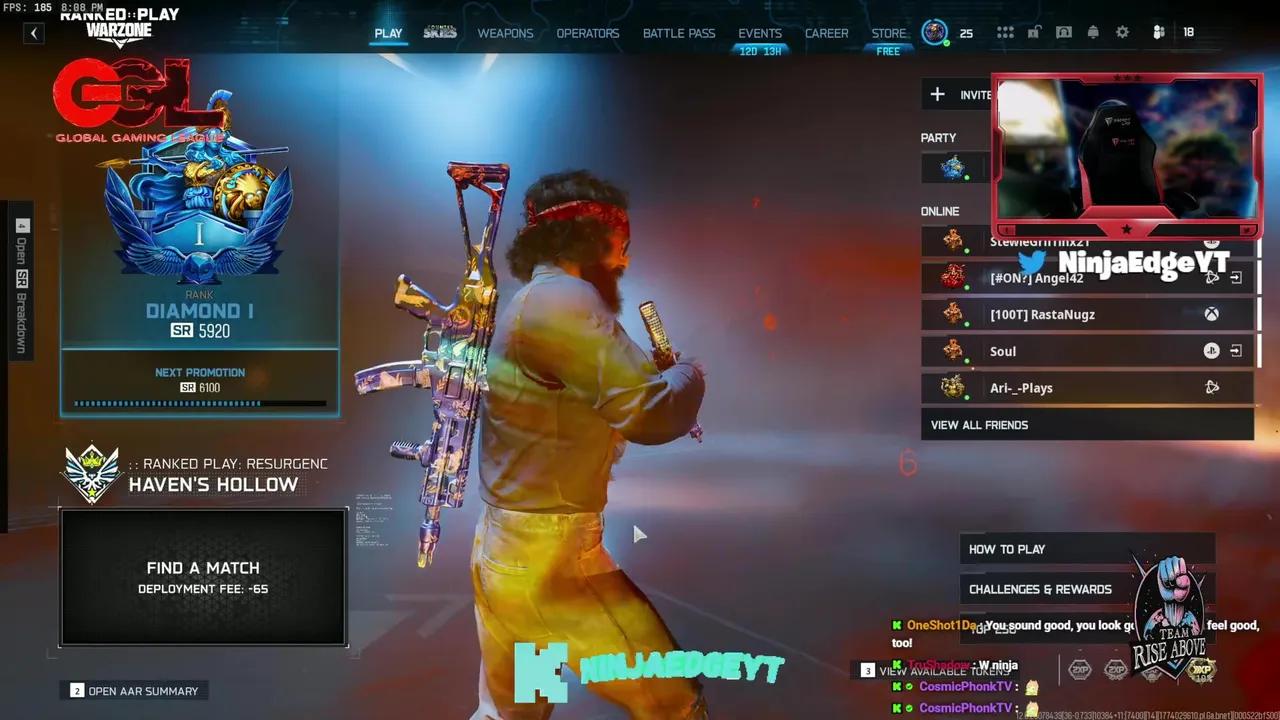Open the BATTLE PASS tab

point(679,32)
